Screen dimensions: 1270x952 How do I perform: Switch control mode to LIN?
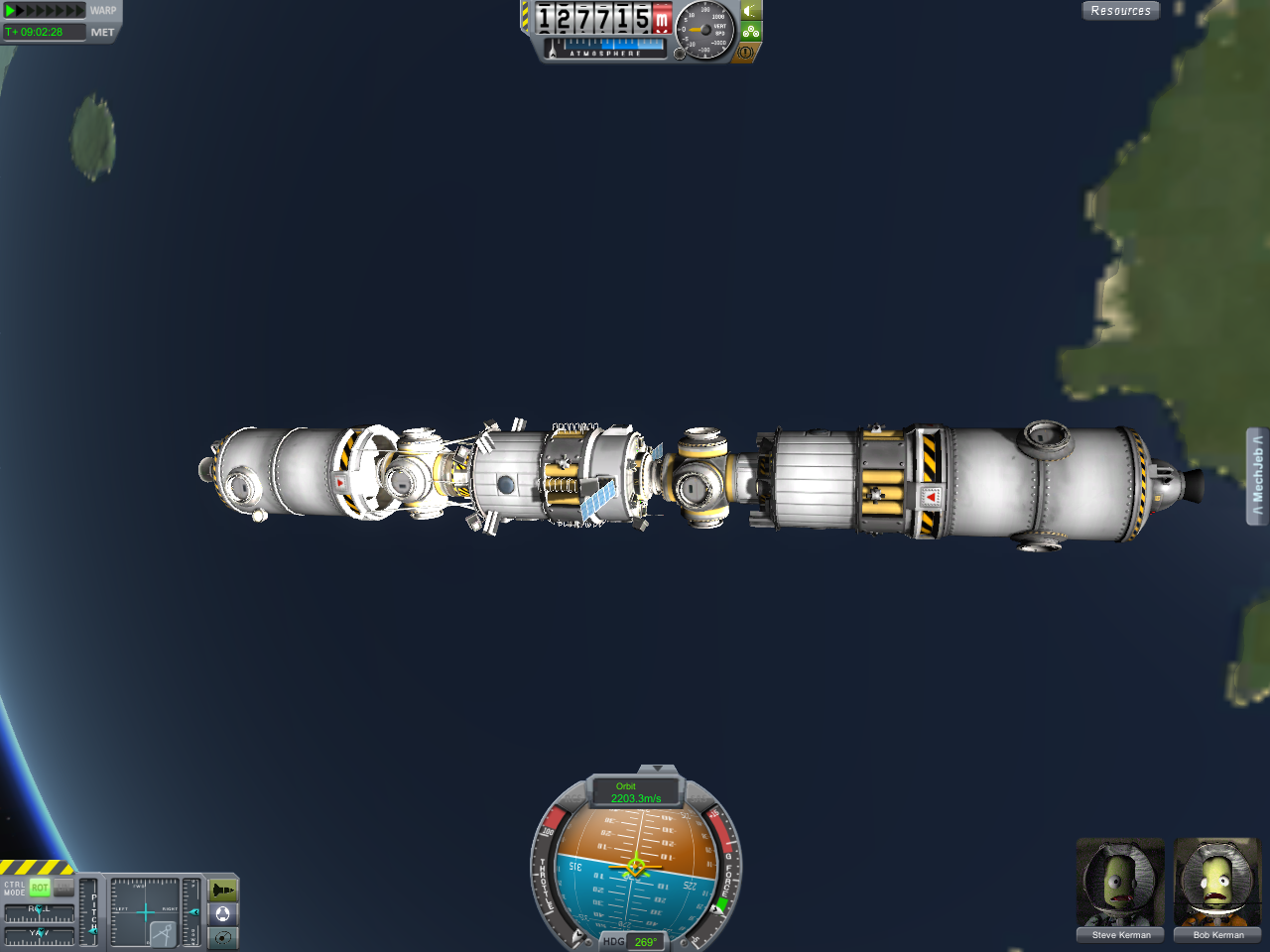pyautogui.click(x=63, y=888)
